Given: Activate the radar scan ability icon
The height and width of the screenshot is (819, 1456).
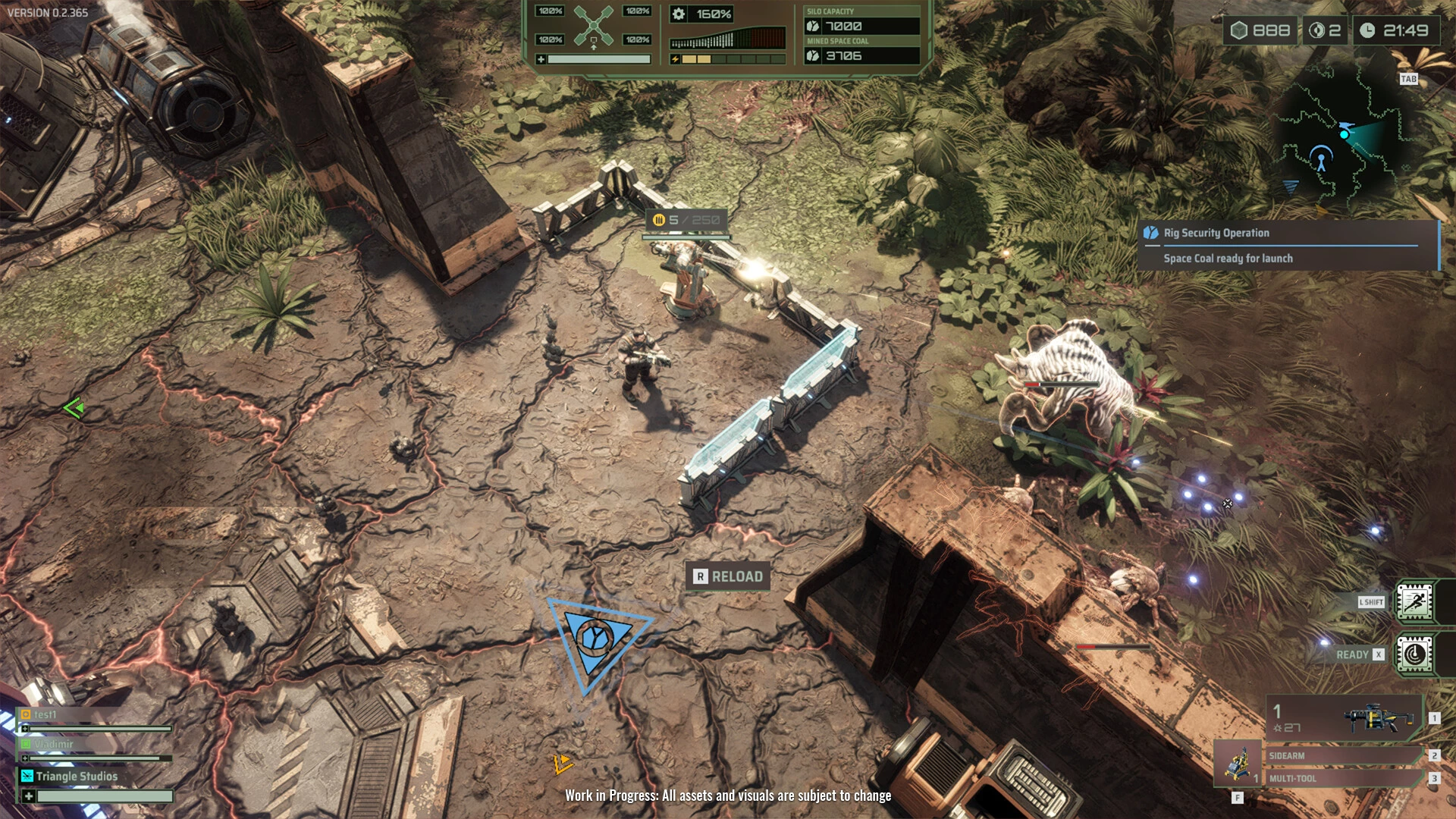Looking at the screenshot, I should point(1414,654).
